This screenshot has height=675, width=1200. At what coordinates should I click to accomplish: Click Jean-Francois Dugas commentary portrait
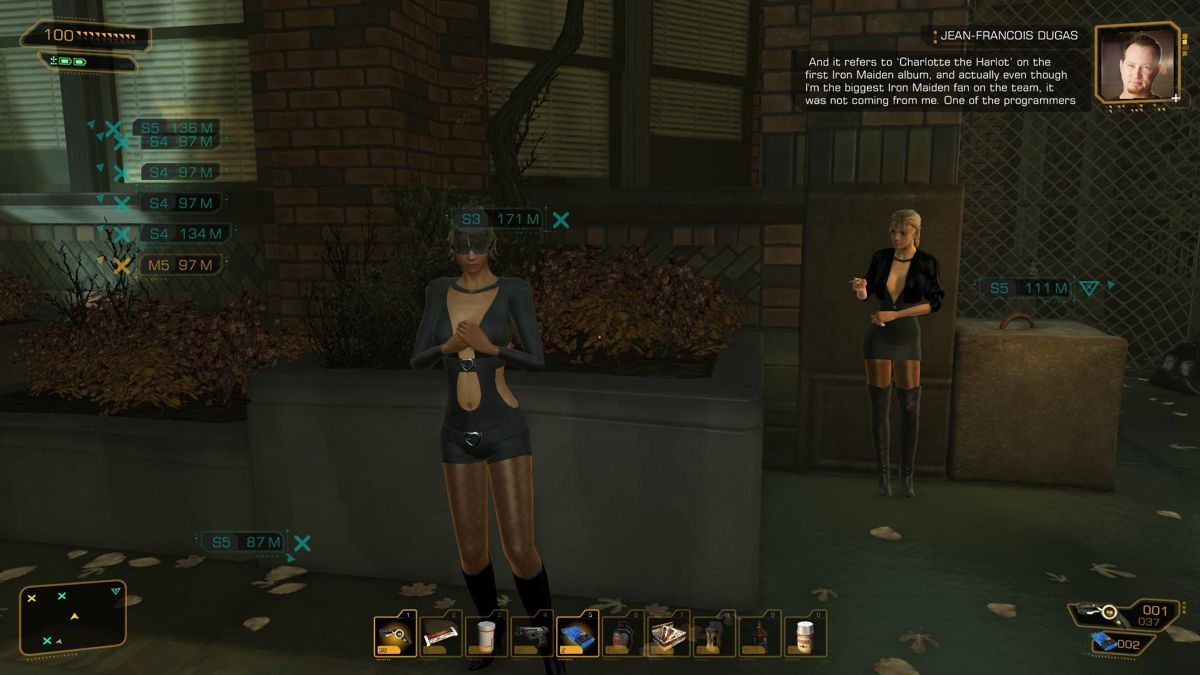pyautogui.click(x=1138, y=62)
